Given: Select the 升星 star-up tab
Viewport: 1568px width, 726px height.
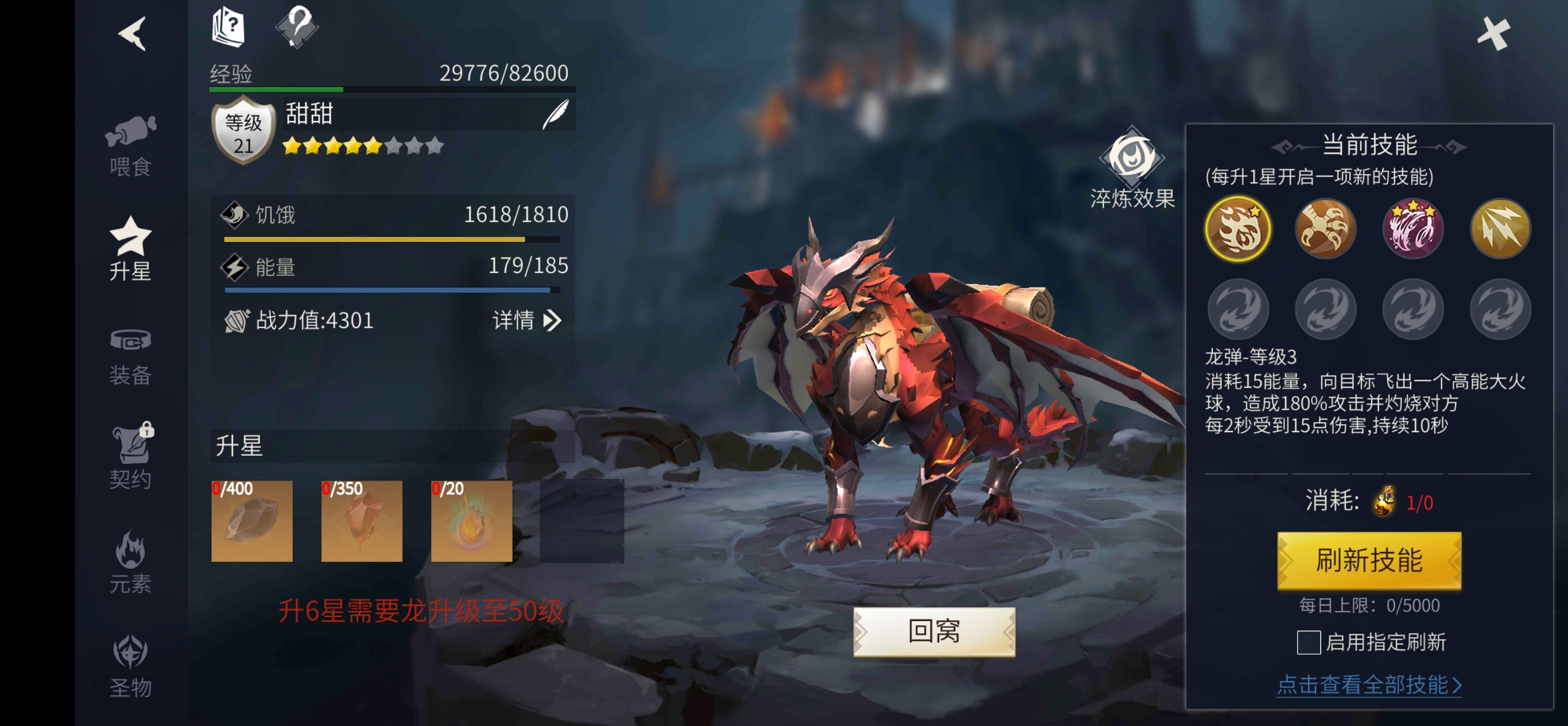Looking at the screenshot, I should pos(130,249).
